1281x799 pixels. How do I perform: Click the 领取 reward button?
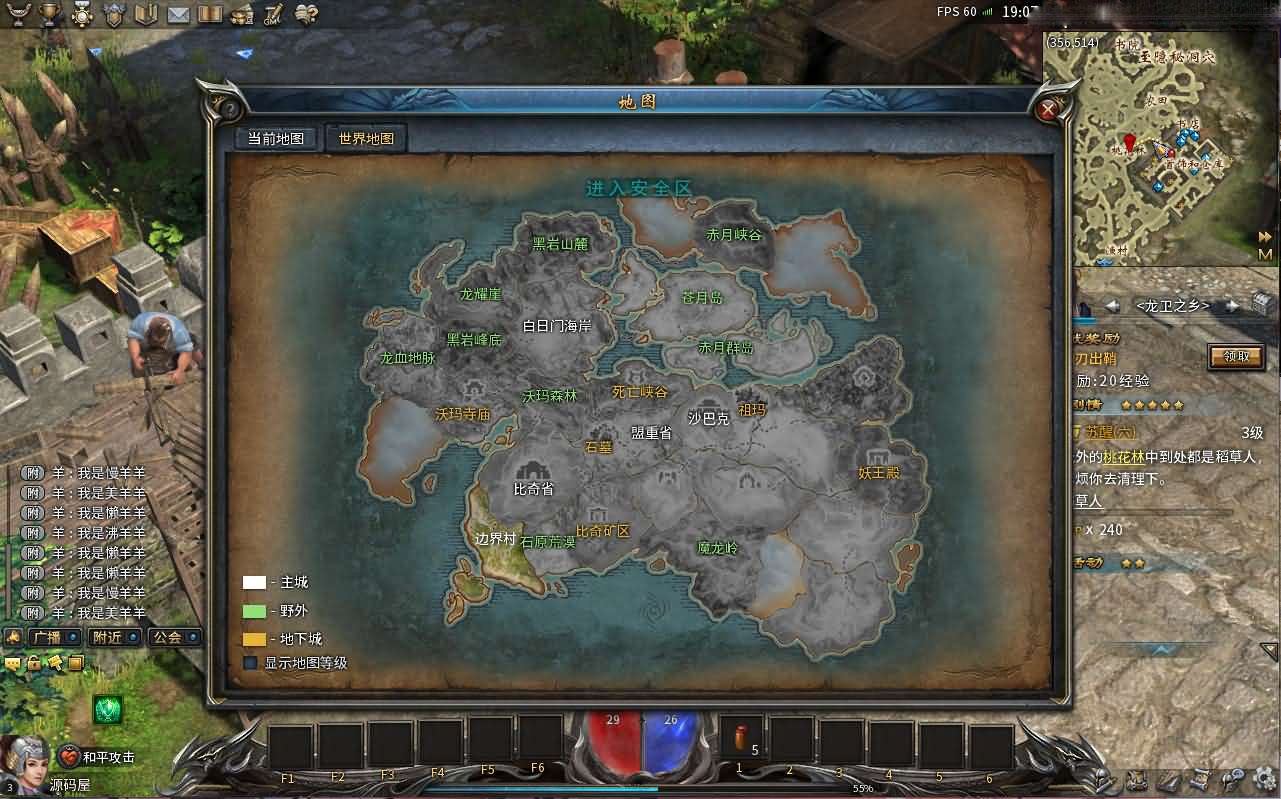click(1236, 355)
